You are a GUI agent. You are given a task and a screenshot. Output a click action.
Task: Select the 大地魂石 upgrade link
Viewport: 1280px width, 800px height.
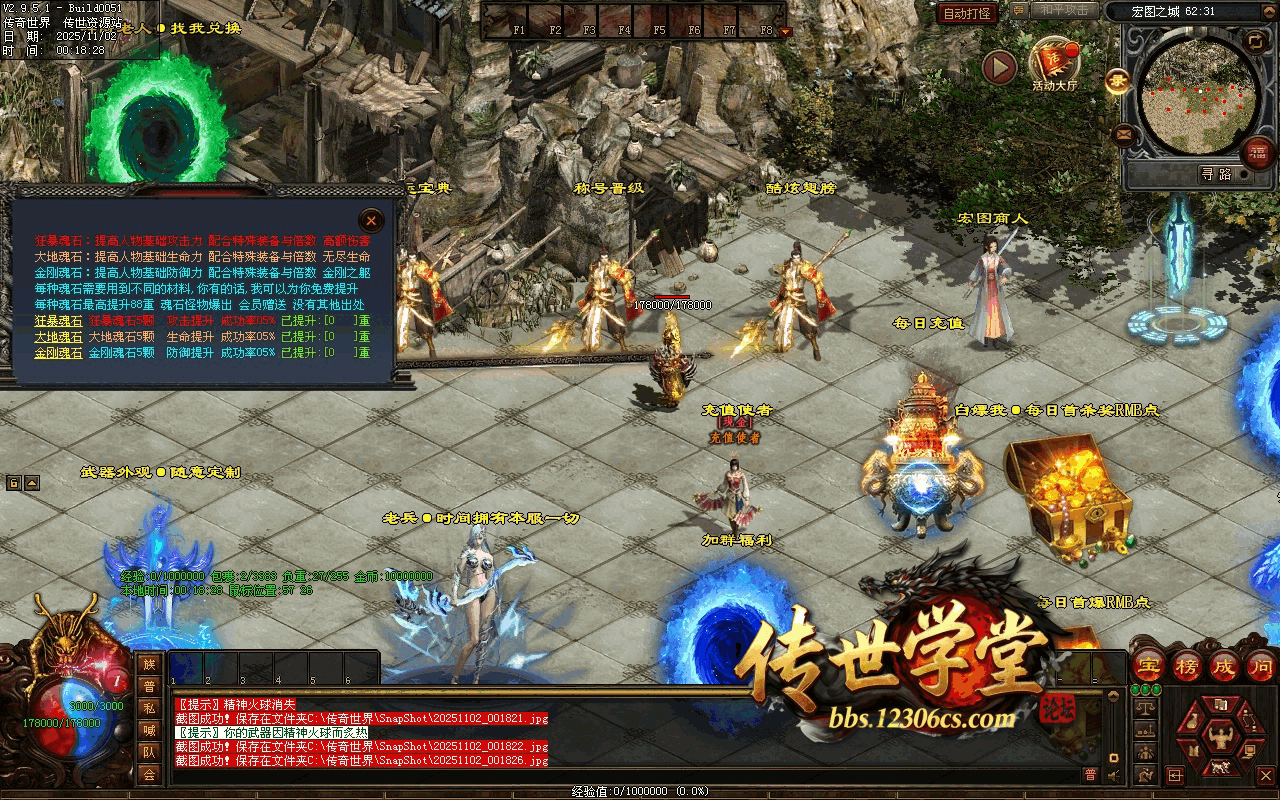[x=59, y=337]
